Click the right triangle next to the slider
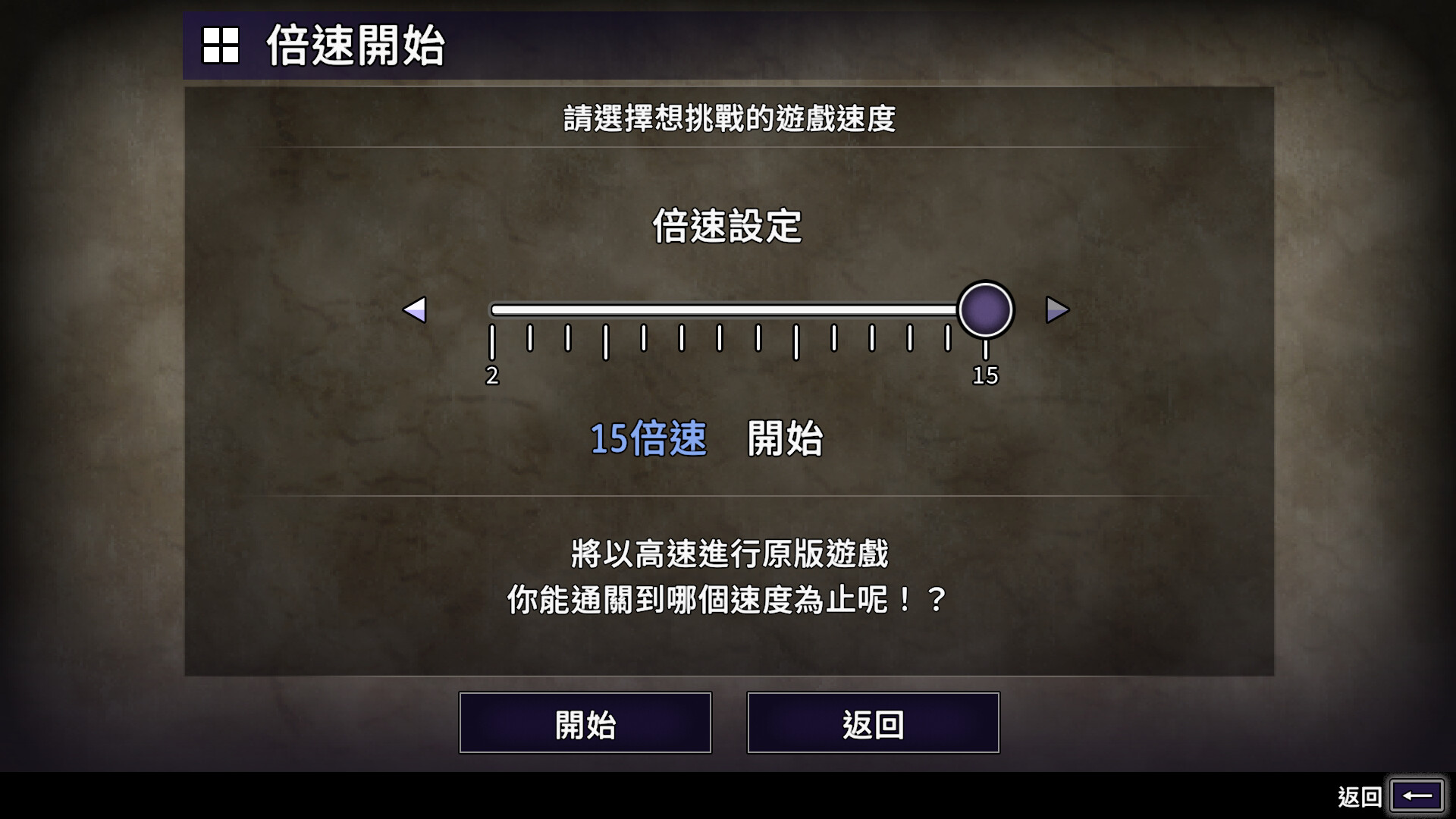 [1056, 309]
